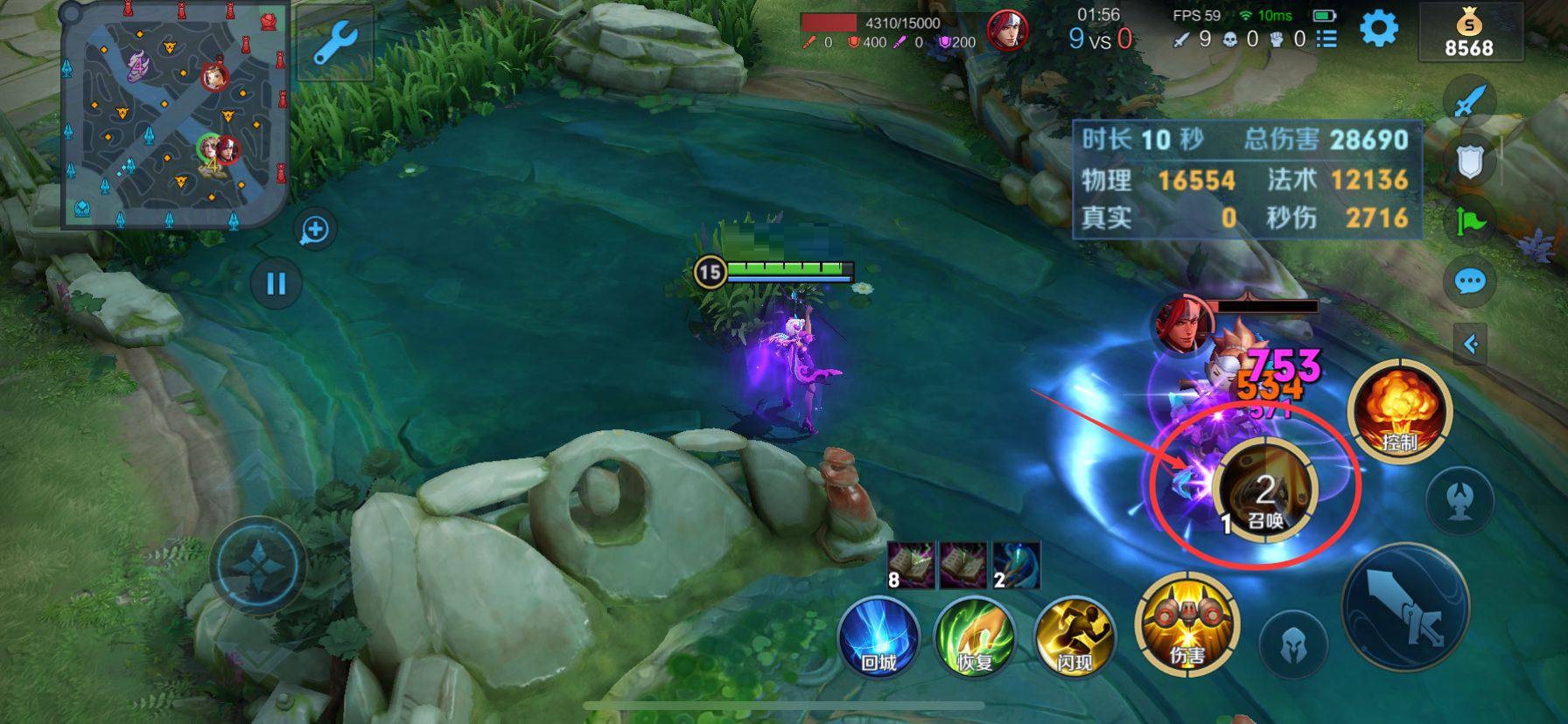Open the chat bubble quick messages
The image size is (1568, 724).
click(1469, 282)
